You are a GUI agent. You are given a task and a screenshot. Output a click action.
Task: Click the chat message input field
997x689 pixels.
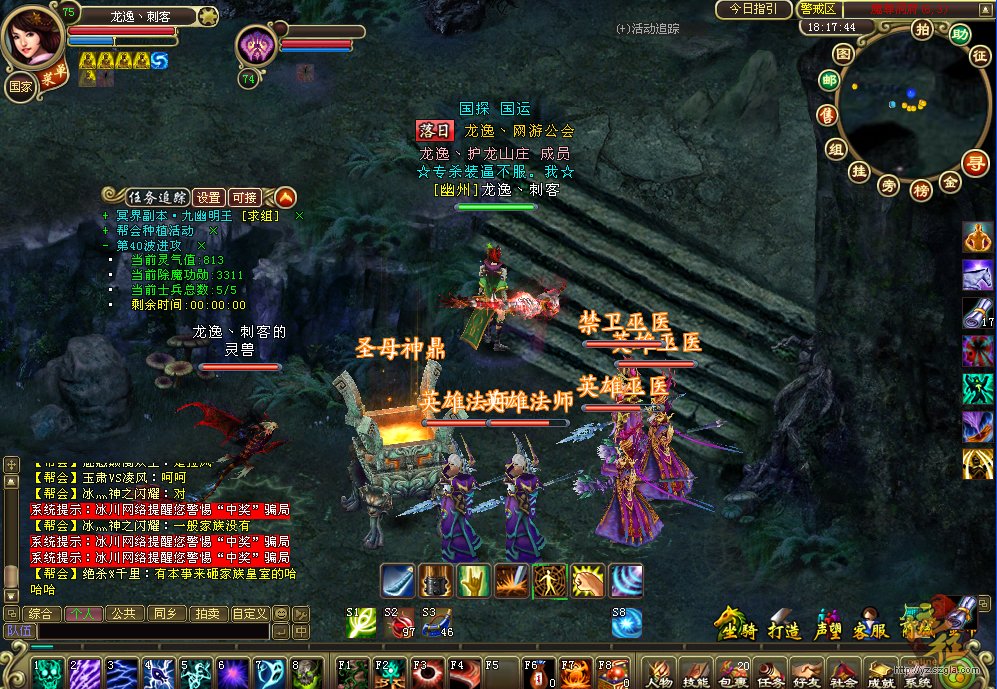pos(150,631)
